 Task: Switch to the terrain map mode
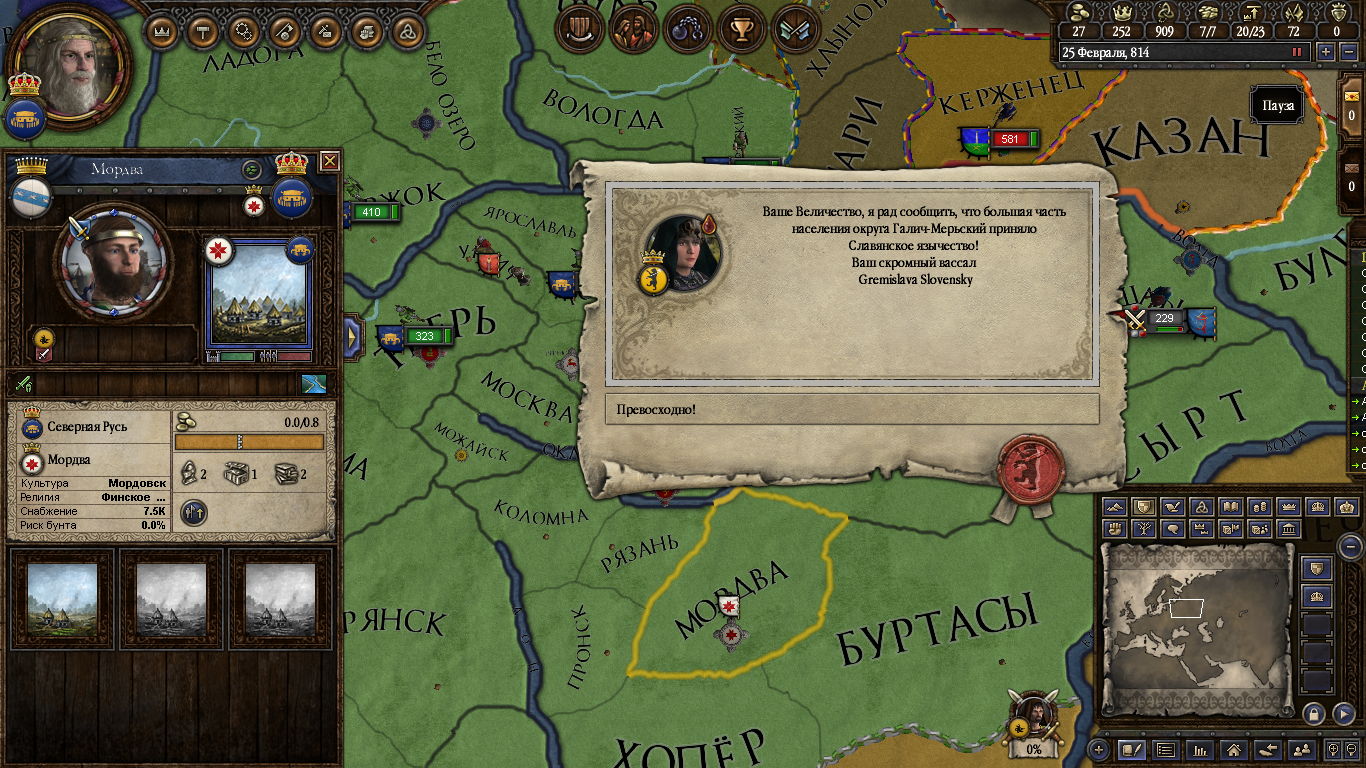(1114, 507)
